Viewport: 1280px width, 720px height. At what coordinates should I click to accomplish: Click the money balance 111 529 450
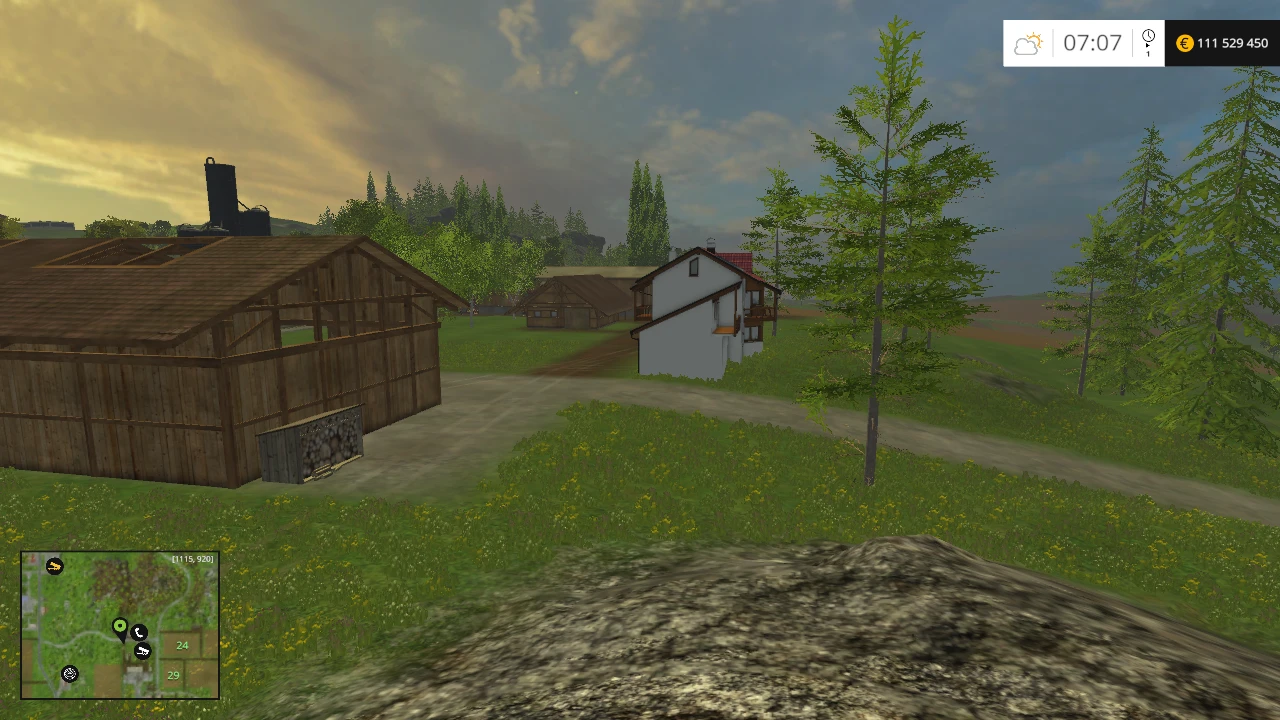pyautogui.click(x=1231, y=43)
